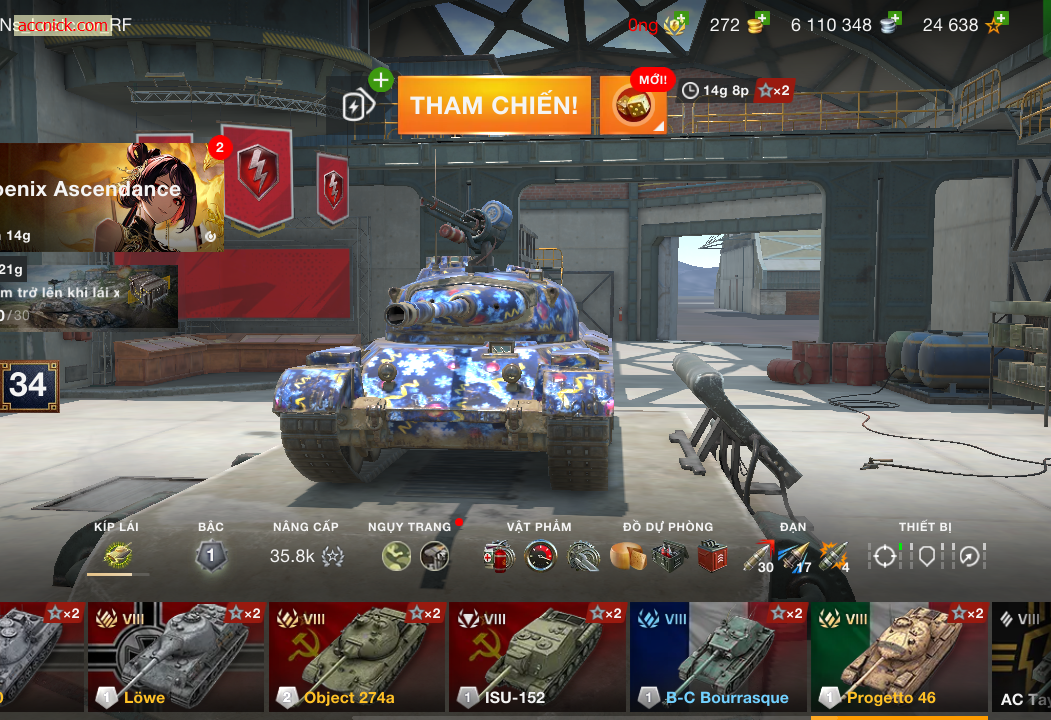1051x720 pixels.
Task: Choose the ISU-152 tank card
Action: pyautogui.click(x=537, y=655)
